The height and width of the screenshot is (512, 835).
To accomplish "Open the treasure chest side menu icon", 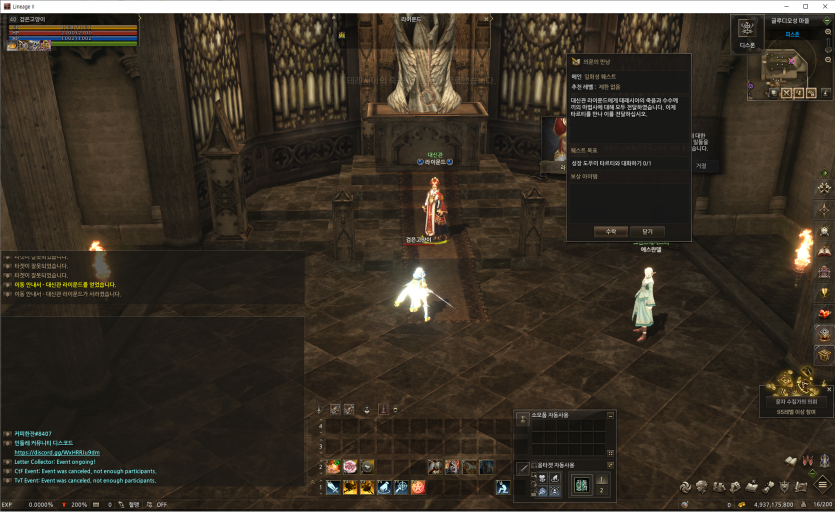I will pyautogui.click(x=825, y=355).
